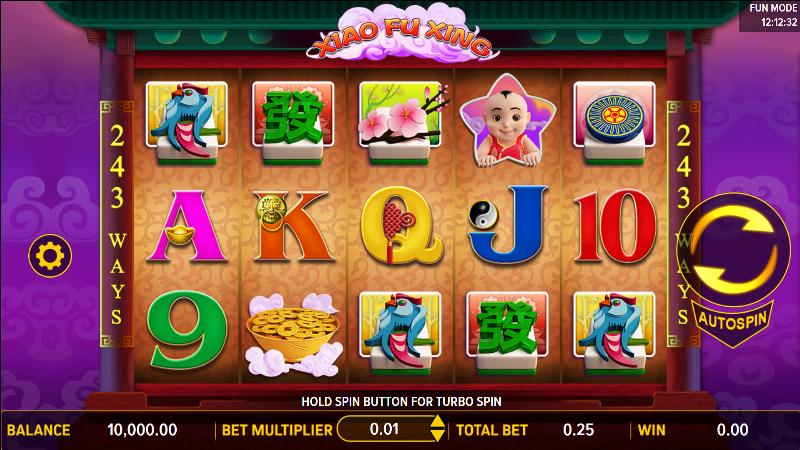This screenshot has height=450, width=800.
Task: Select the bet multiplier value field
Action: (385, 430)
